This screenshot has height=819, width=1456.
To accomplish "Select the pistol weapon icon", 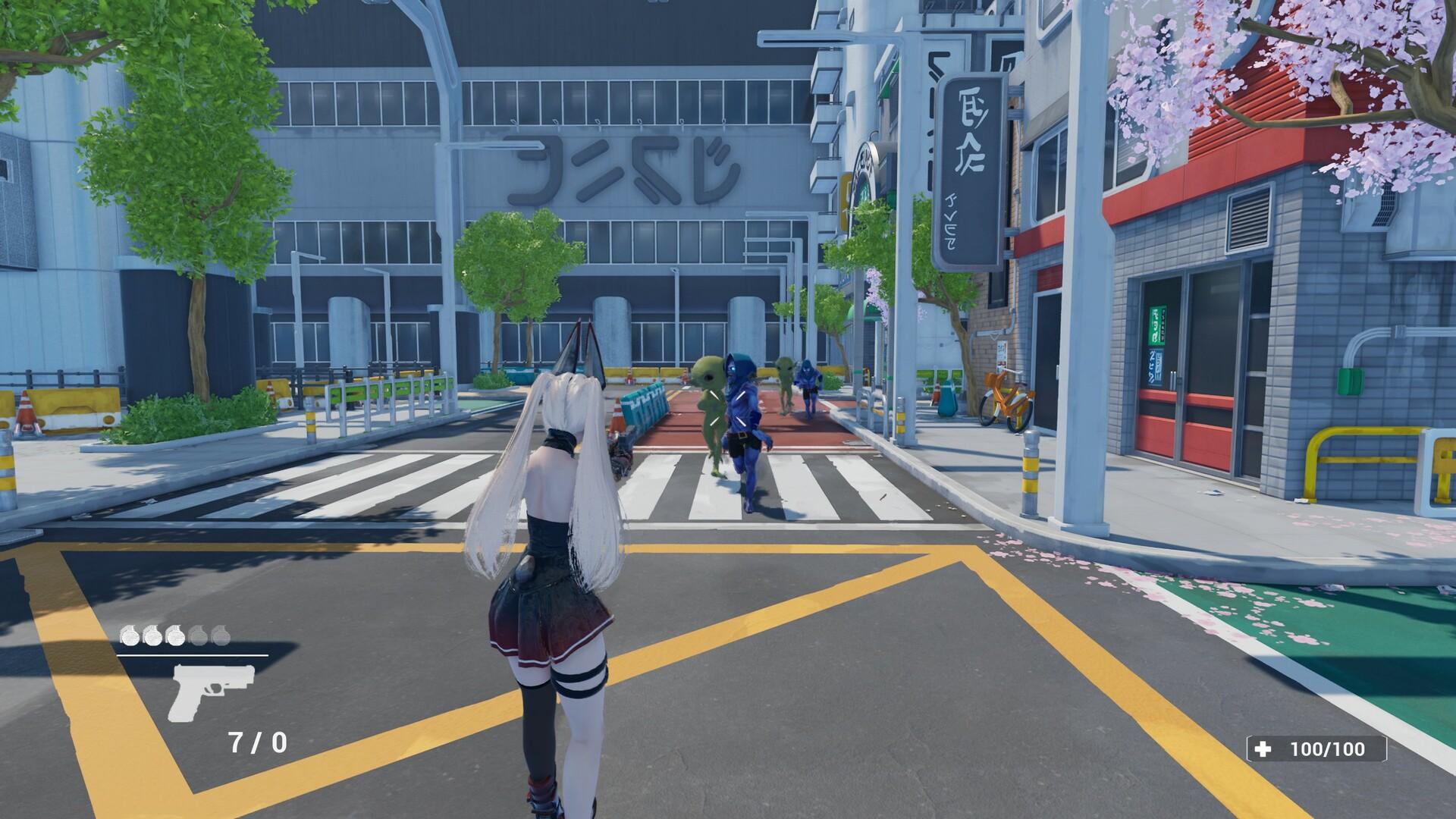I will 211,690.
